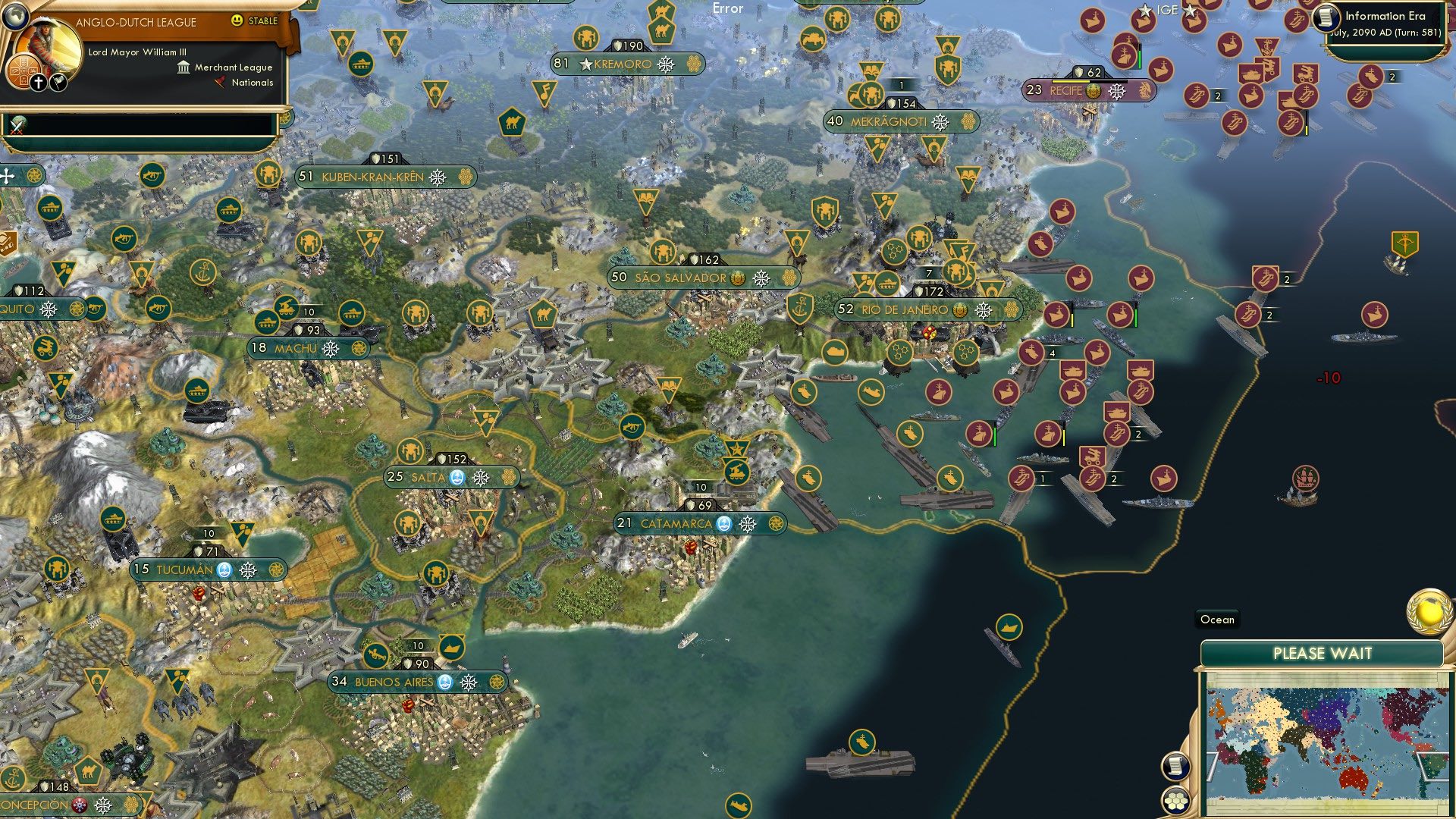Click the Ocean tooltip label

point(1217,620)
